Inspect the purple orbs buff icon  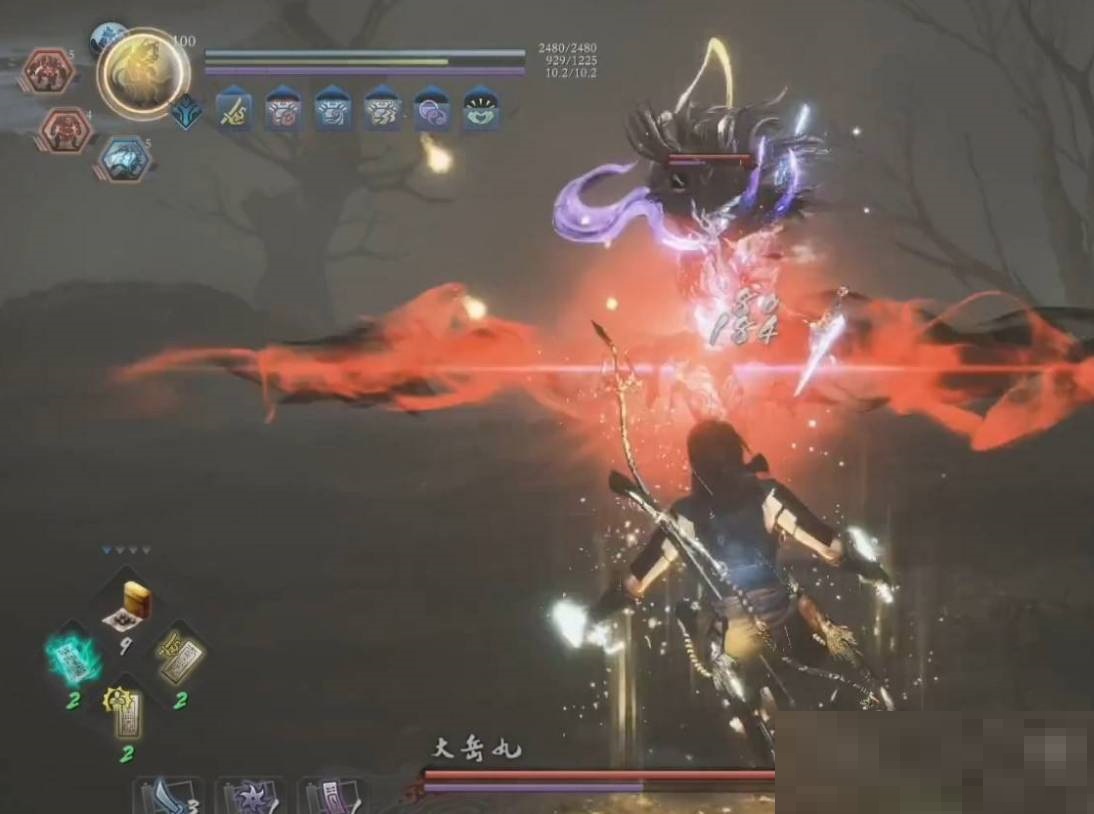tap(432, 108)
